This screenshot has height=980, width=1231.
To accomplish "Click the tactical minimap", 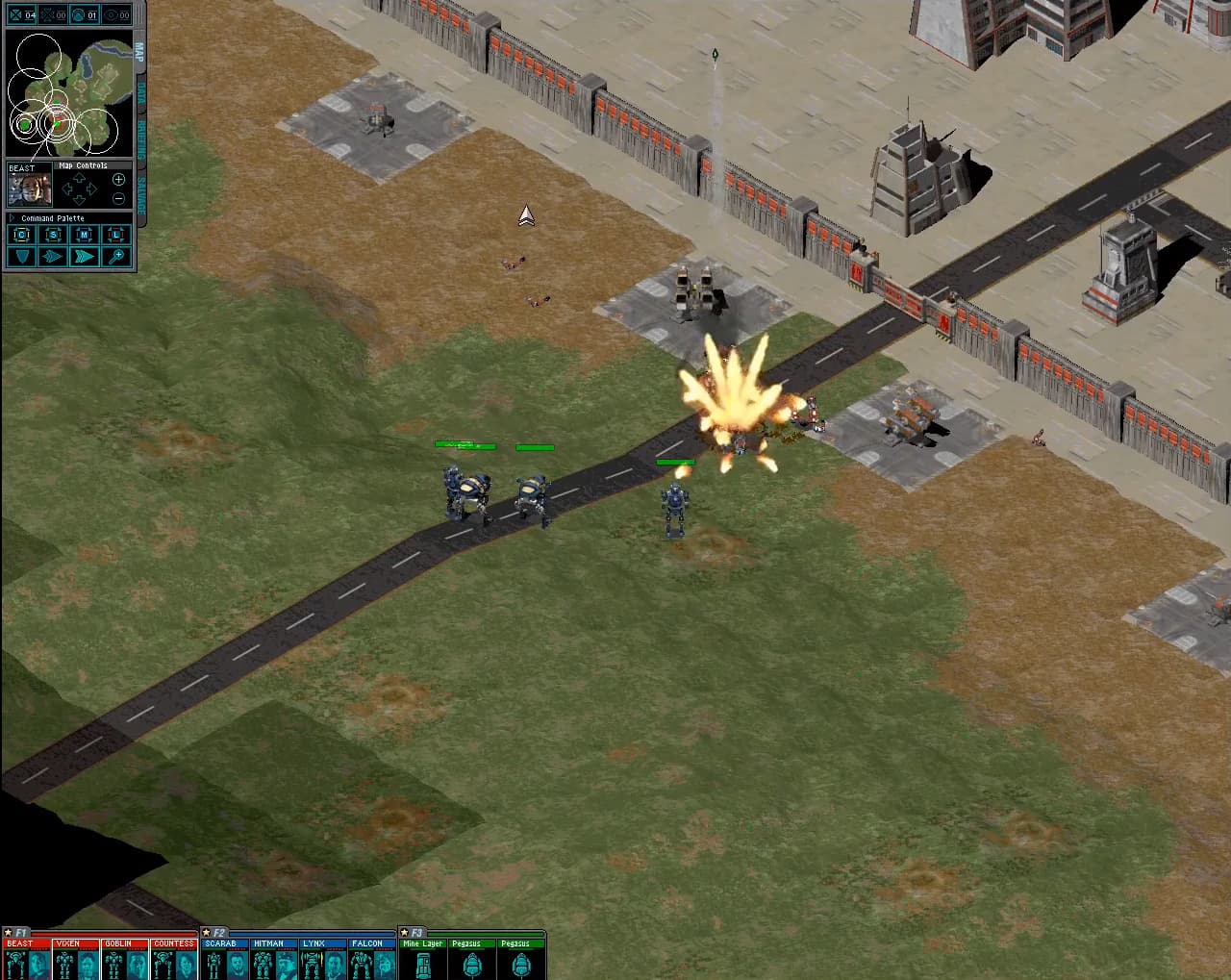I will (x=69, y=94).
